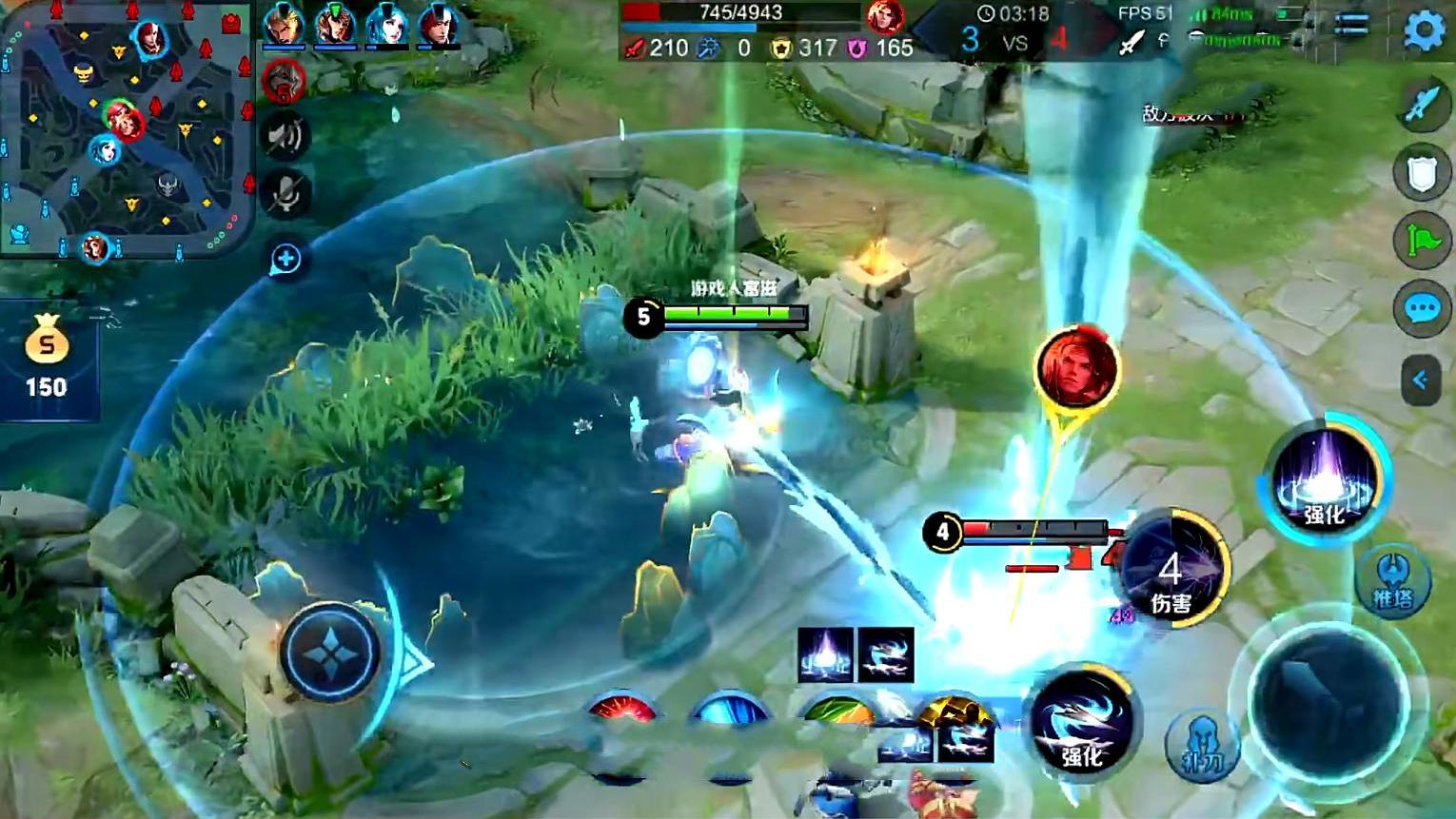Click the blue plus icon below the microphone
Screen dimensions: 1456x819
(285, 259)
